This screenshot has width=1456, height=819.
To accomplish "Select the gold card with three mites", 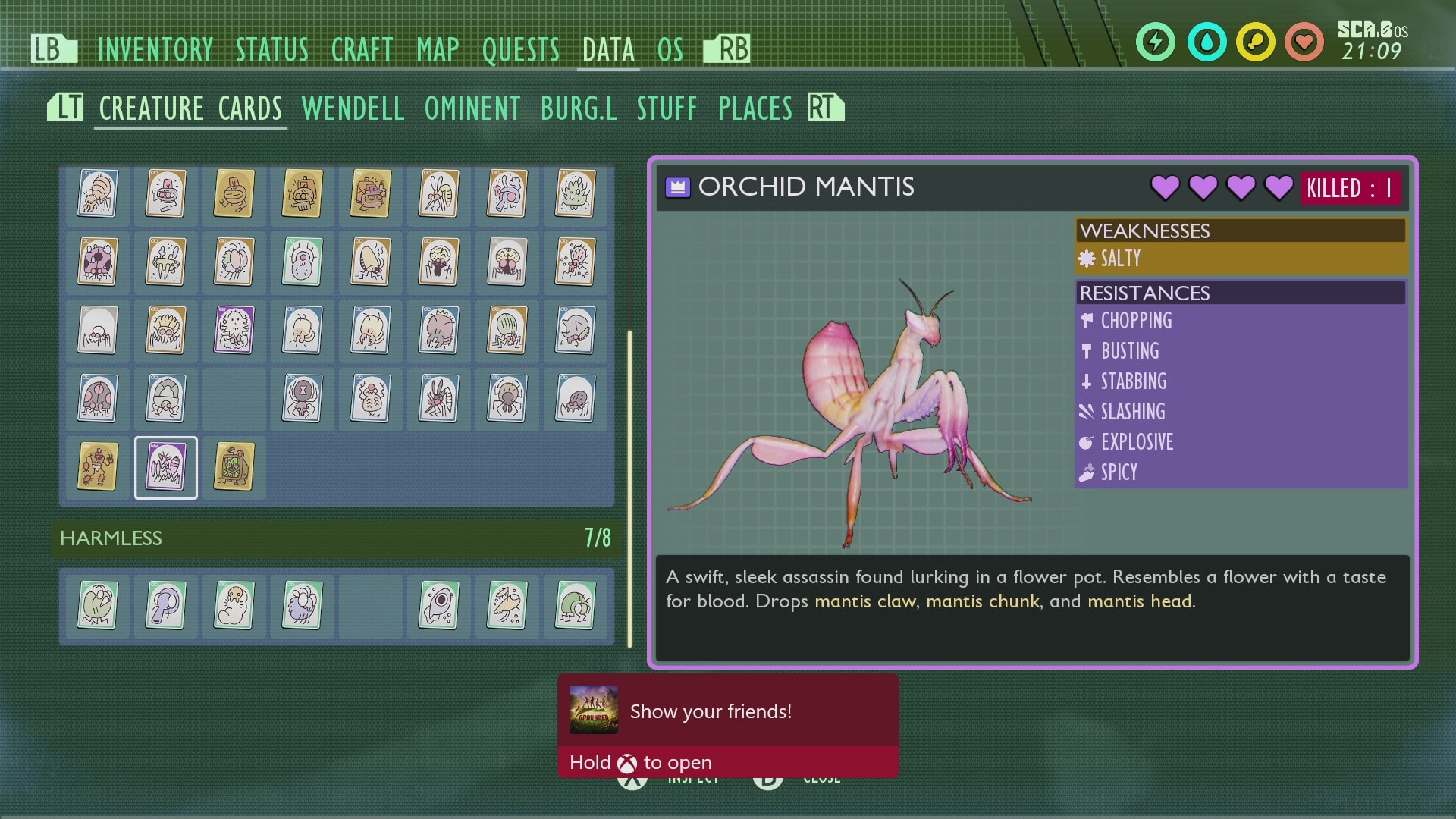I will (x=98, y=467).
